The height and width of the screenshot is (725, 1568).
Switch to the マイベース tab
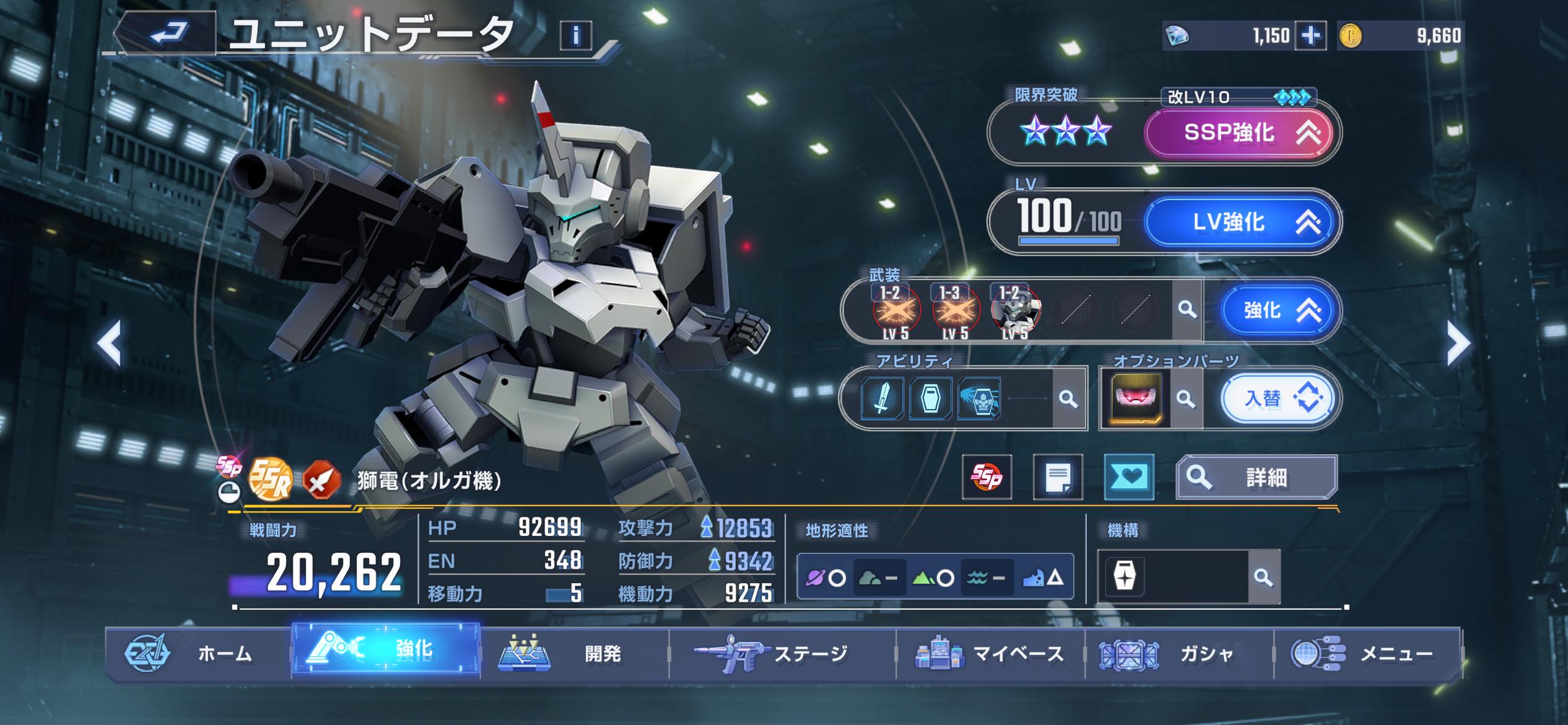click(991, 654)
